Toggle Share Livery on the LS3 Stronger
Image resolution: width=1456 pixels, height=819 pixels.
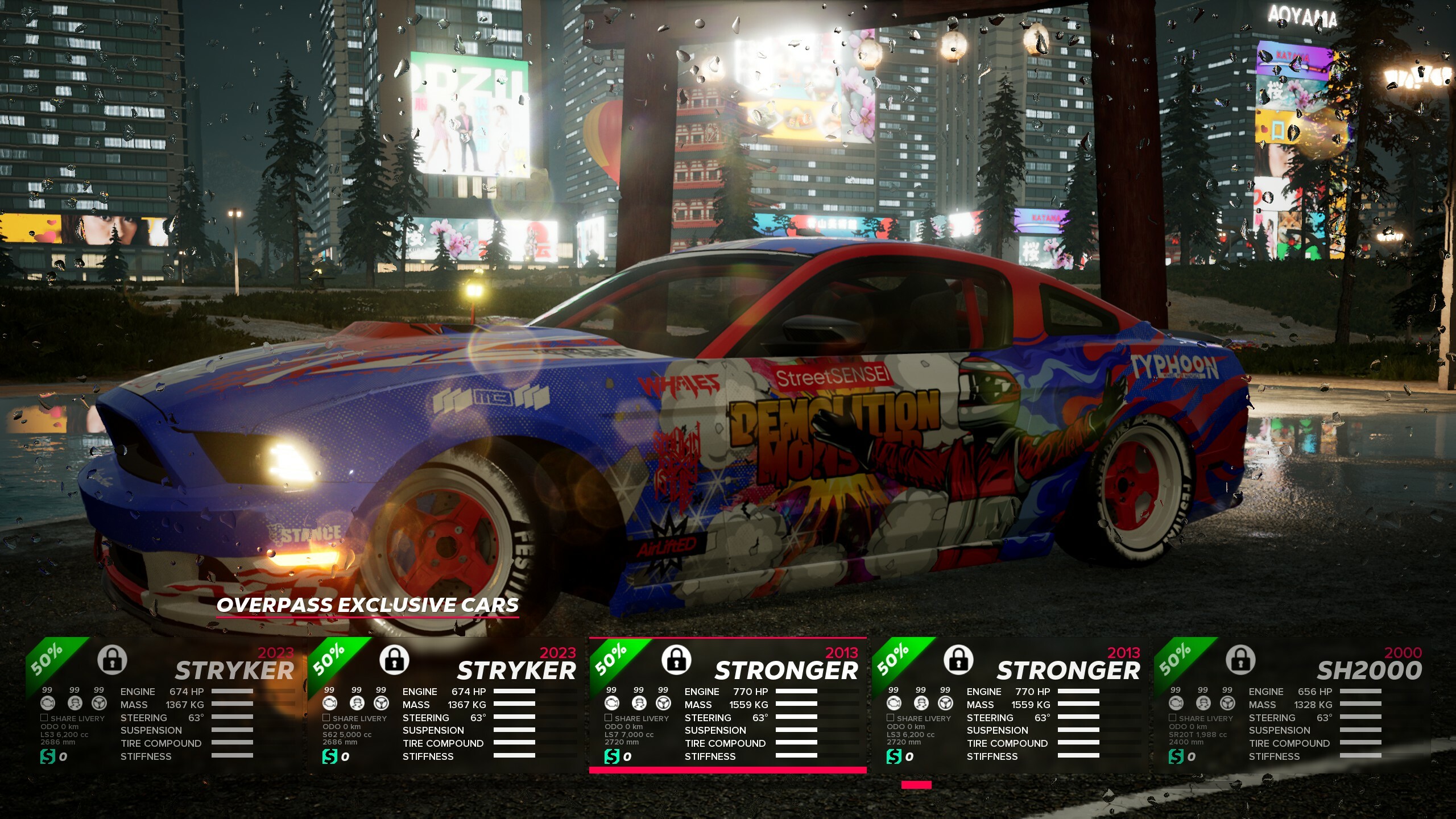pyautogui.click(x=891, y=718)
